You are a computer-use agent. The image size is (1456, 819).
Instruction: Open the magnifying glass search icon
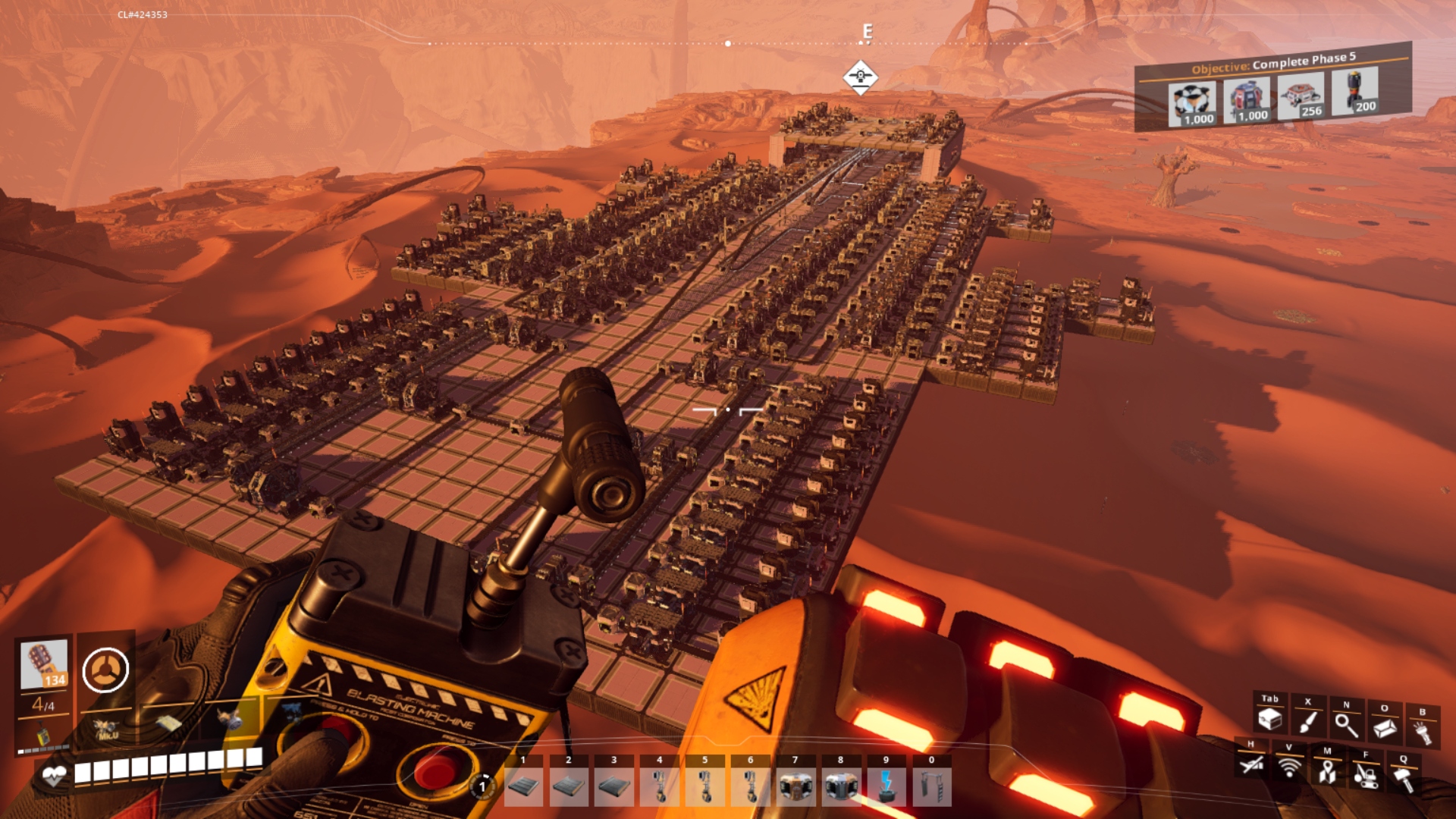tap(1346, 724)
